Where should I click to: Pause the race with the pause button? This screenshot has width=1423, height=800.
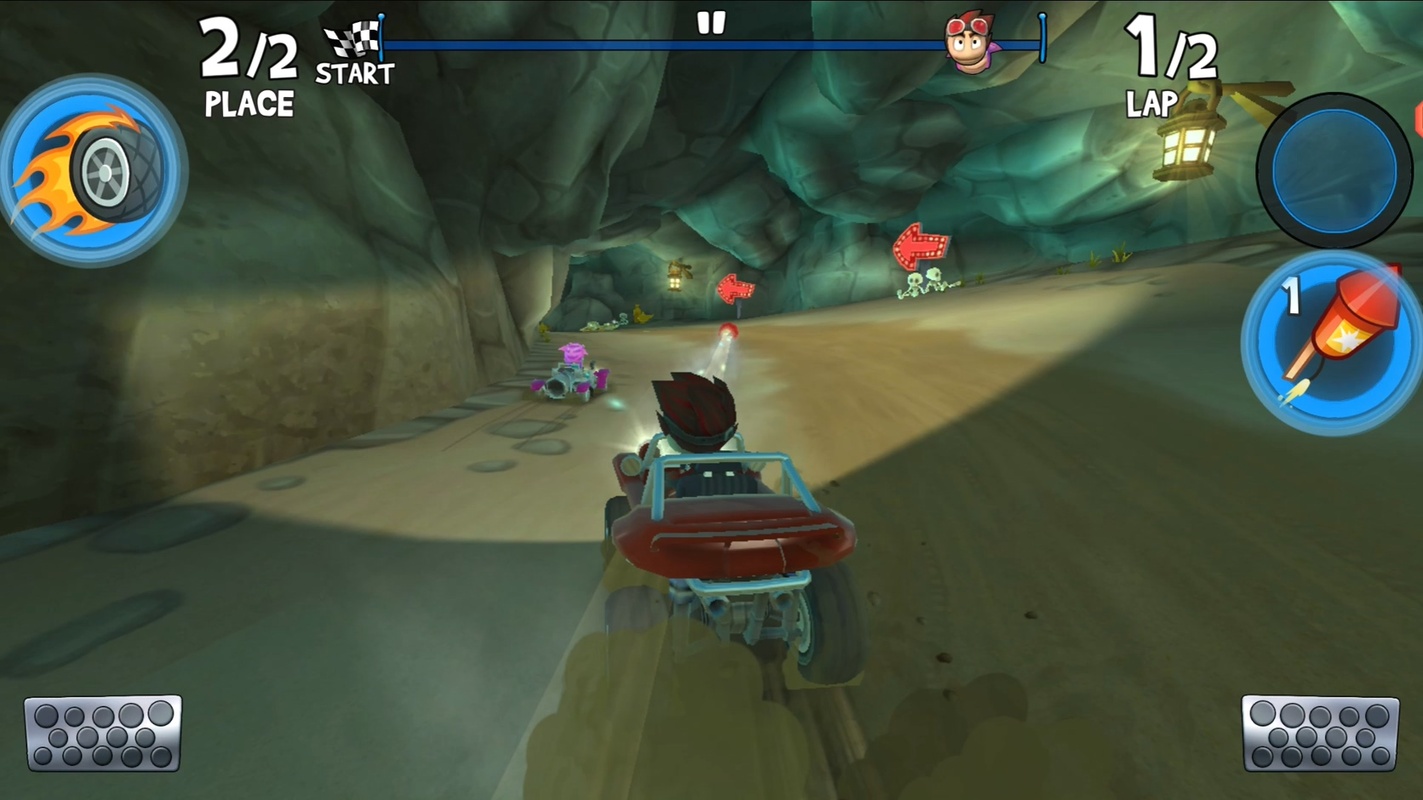tap(711, 24)
